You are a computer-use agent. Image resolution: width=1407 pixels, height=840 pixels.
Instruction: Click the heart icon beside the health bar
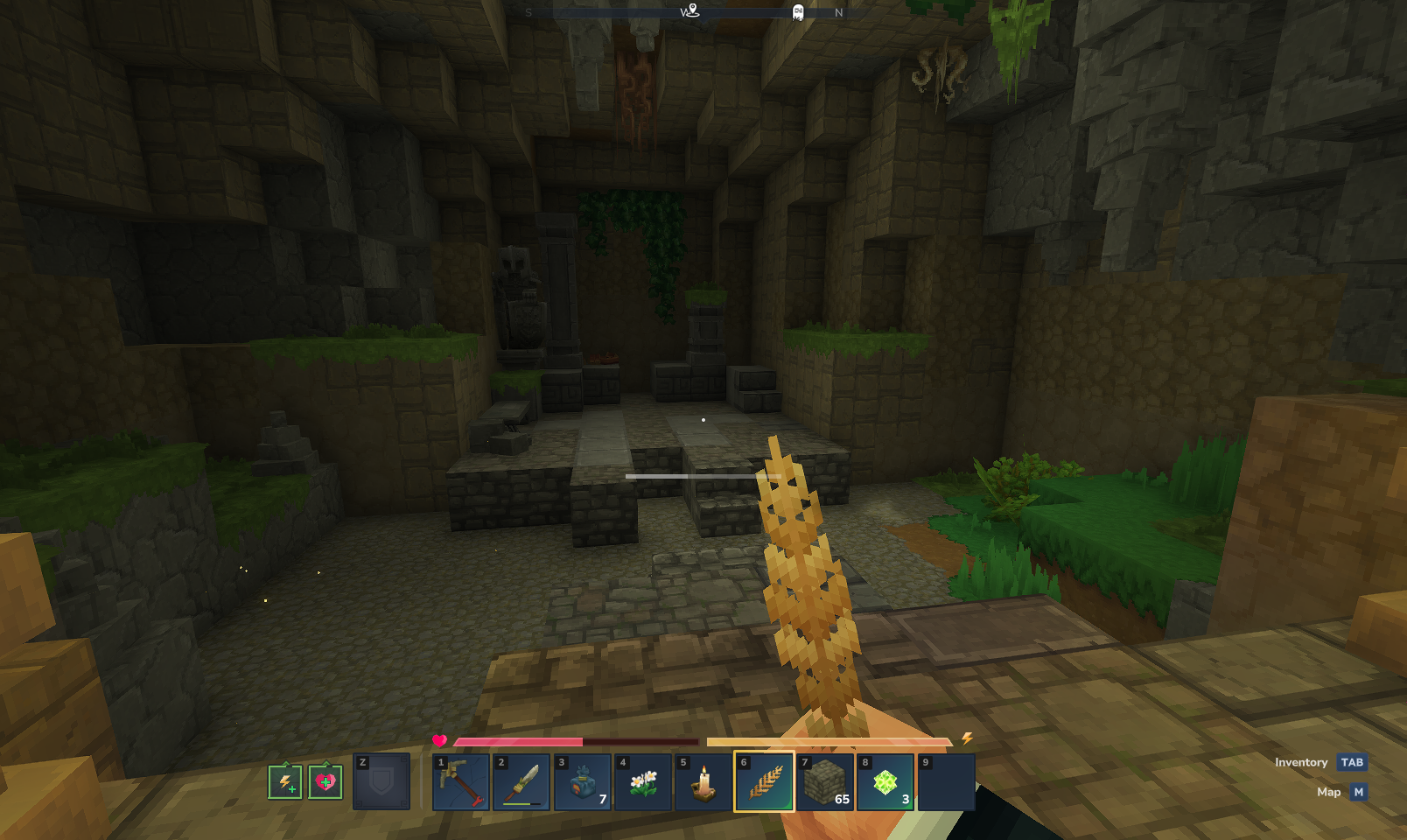pyautogui.click(x=437, y=739)
